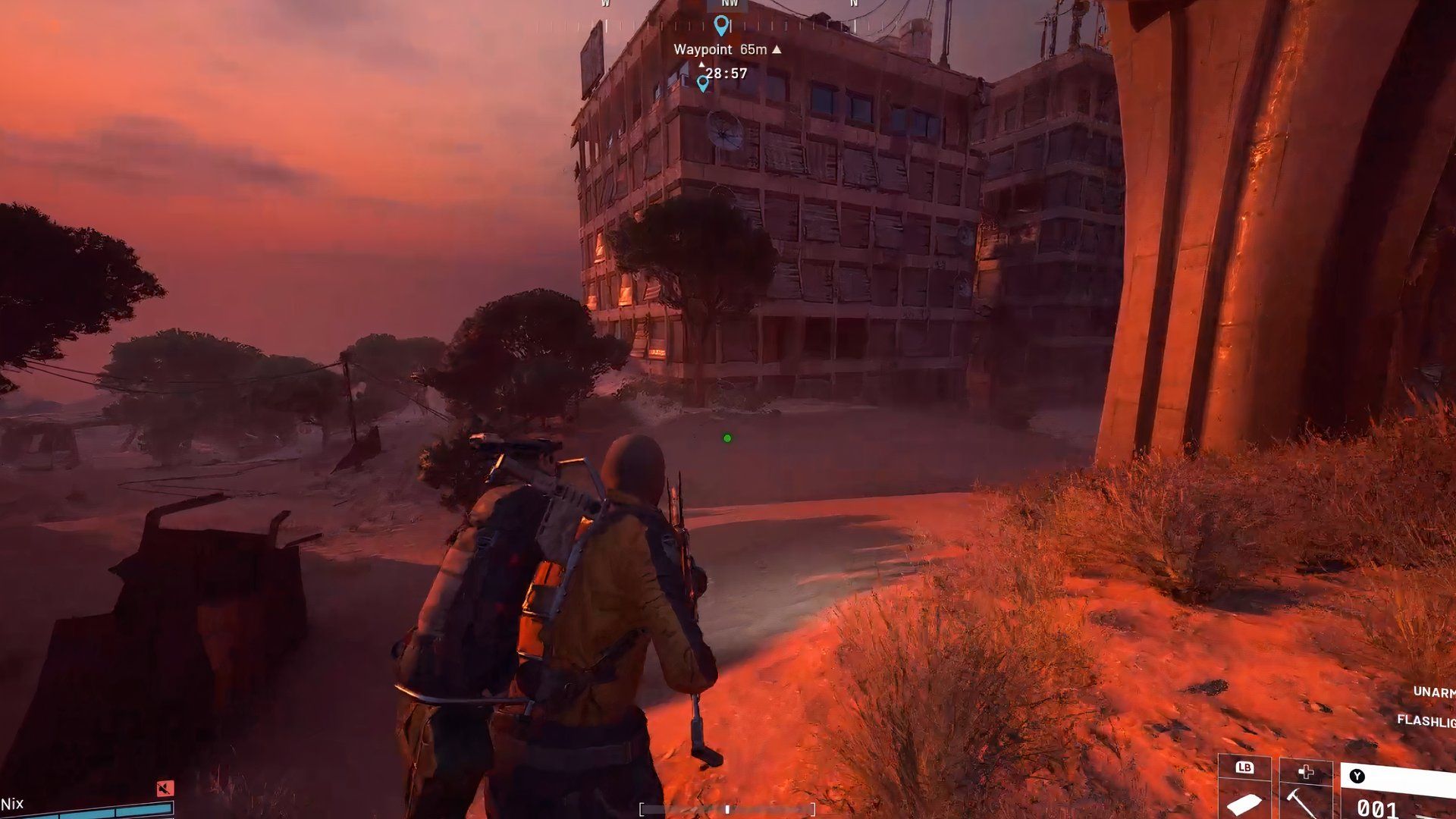This screenshot has height=819, width=1456.
Task: Click the waypoint pin icon above the compass
Action: tap(720, 25)
